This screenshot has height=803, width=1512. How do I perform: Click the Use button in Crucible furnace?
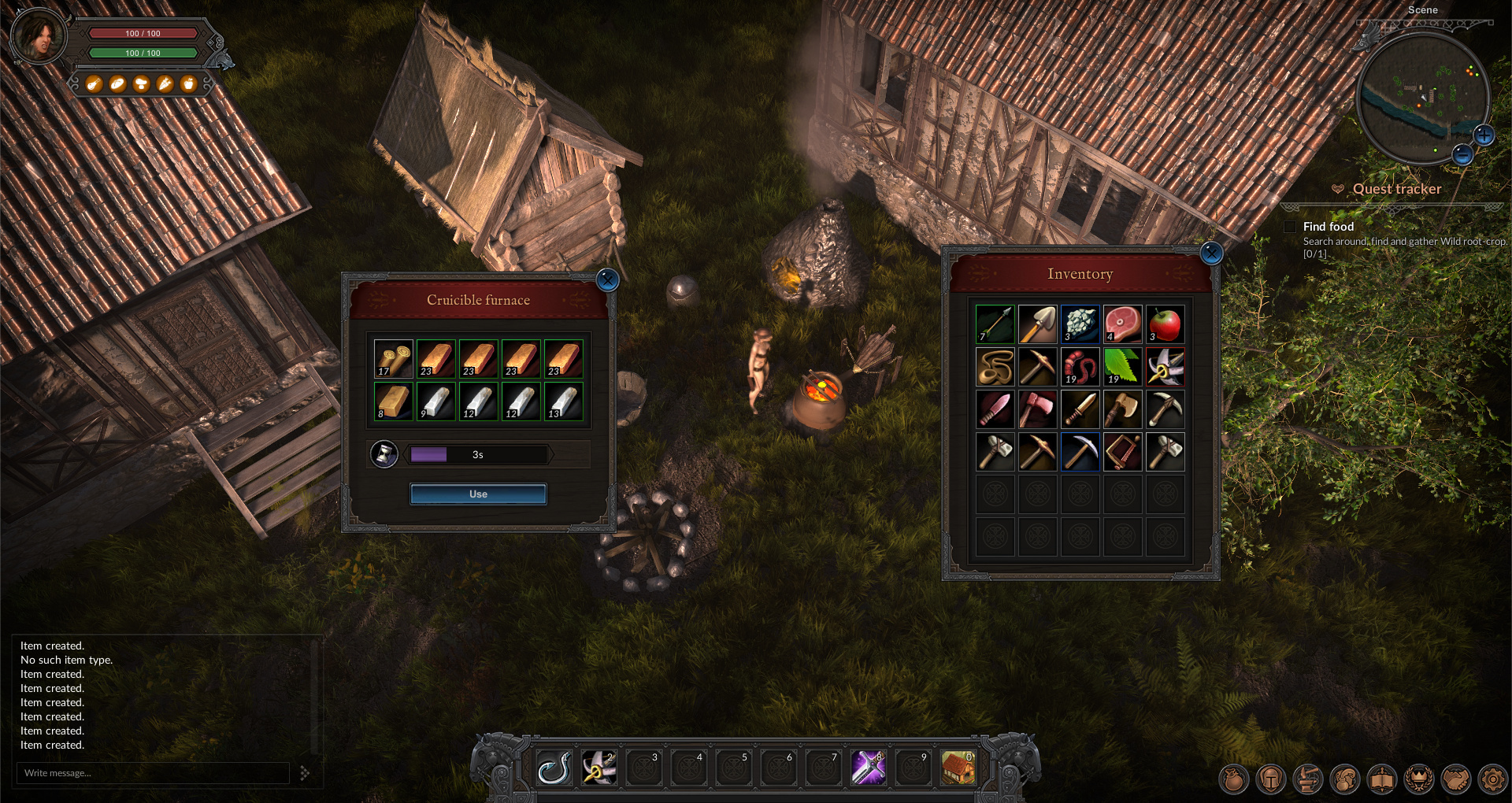pos(478,494)
